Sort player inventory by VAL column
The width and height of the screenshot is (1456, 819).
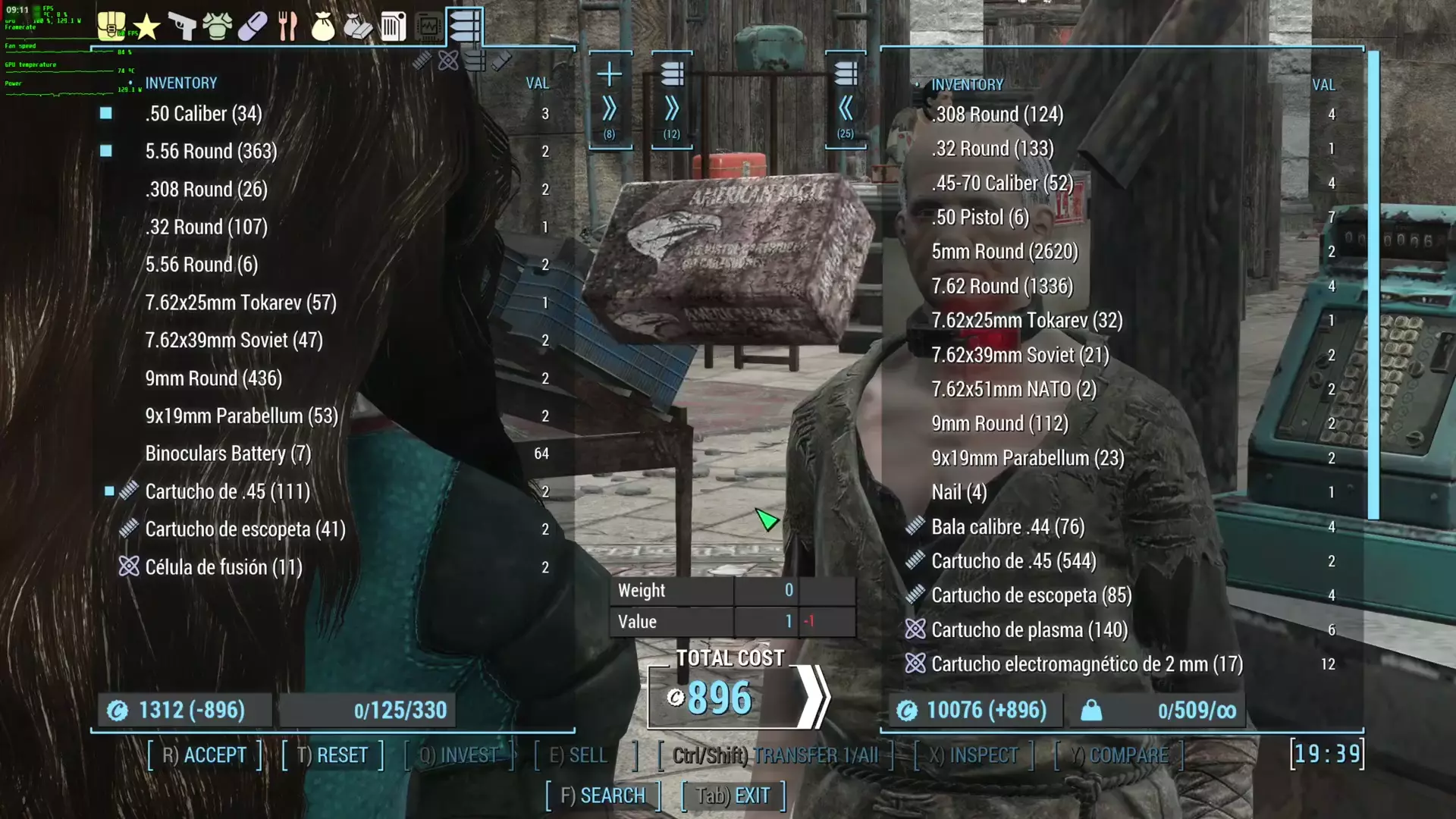(x=537, y=83)
